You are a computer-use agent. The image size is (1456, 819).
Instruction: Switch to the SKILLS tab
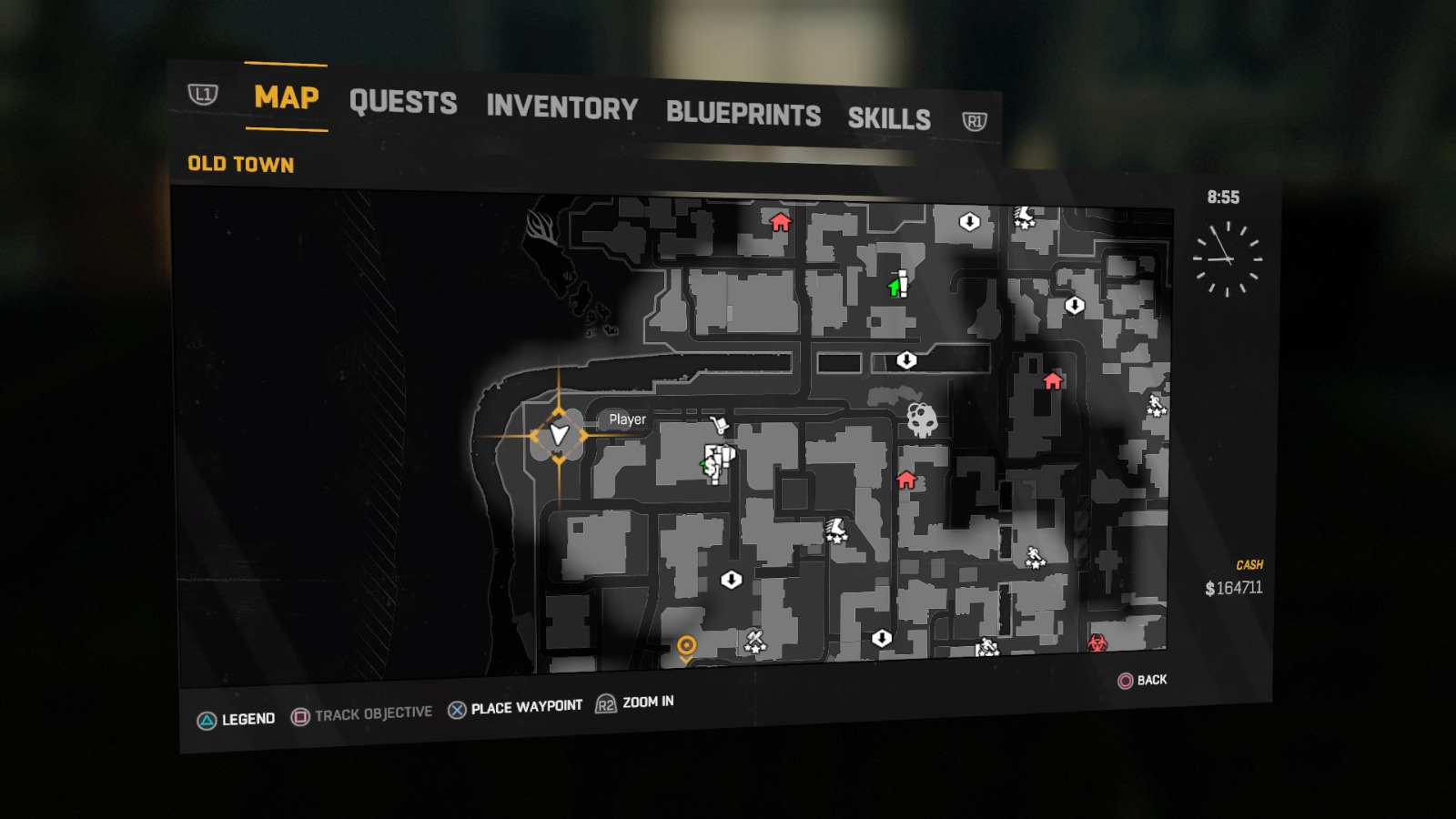click(x=889, y=116)
